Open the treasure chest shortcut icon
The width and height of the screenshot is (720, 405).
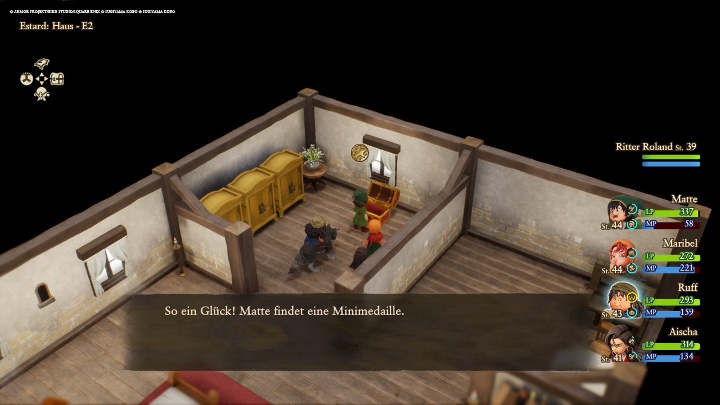pyautogui.click(x=57, y=79)
